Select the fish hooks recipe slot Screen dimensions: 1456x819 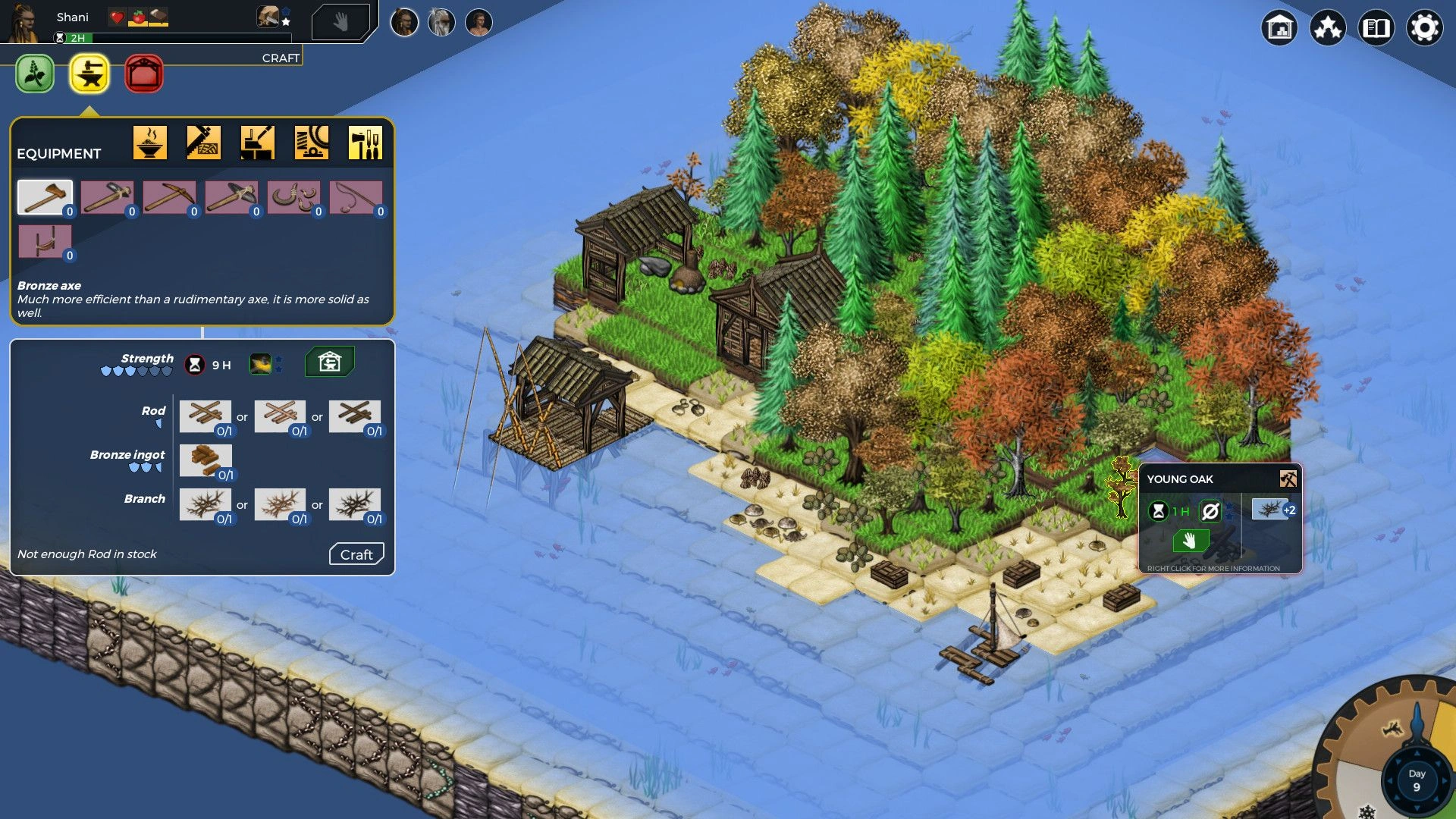point(293,198)
